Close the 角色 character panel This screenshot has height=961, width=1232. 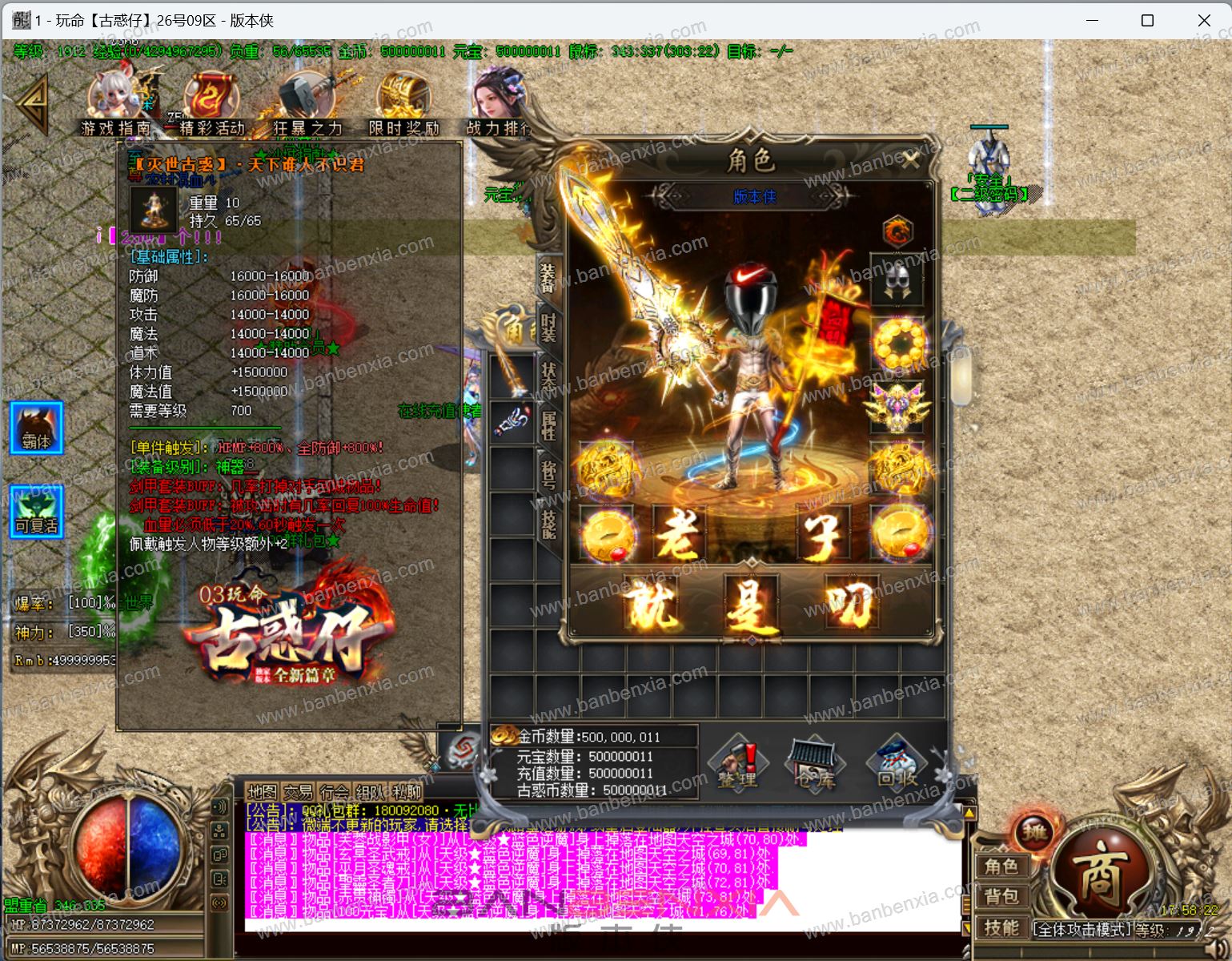[910, 161]
